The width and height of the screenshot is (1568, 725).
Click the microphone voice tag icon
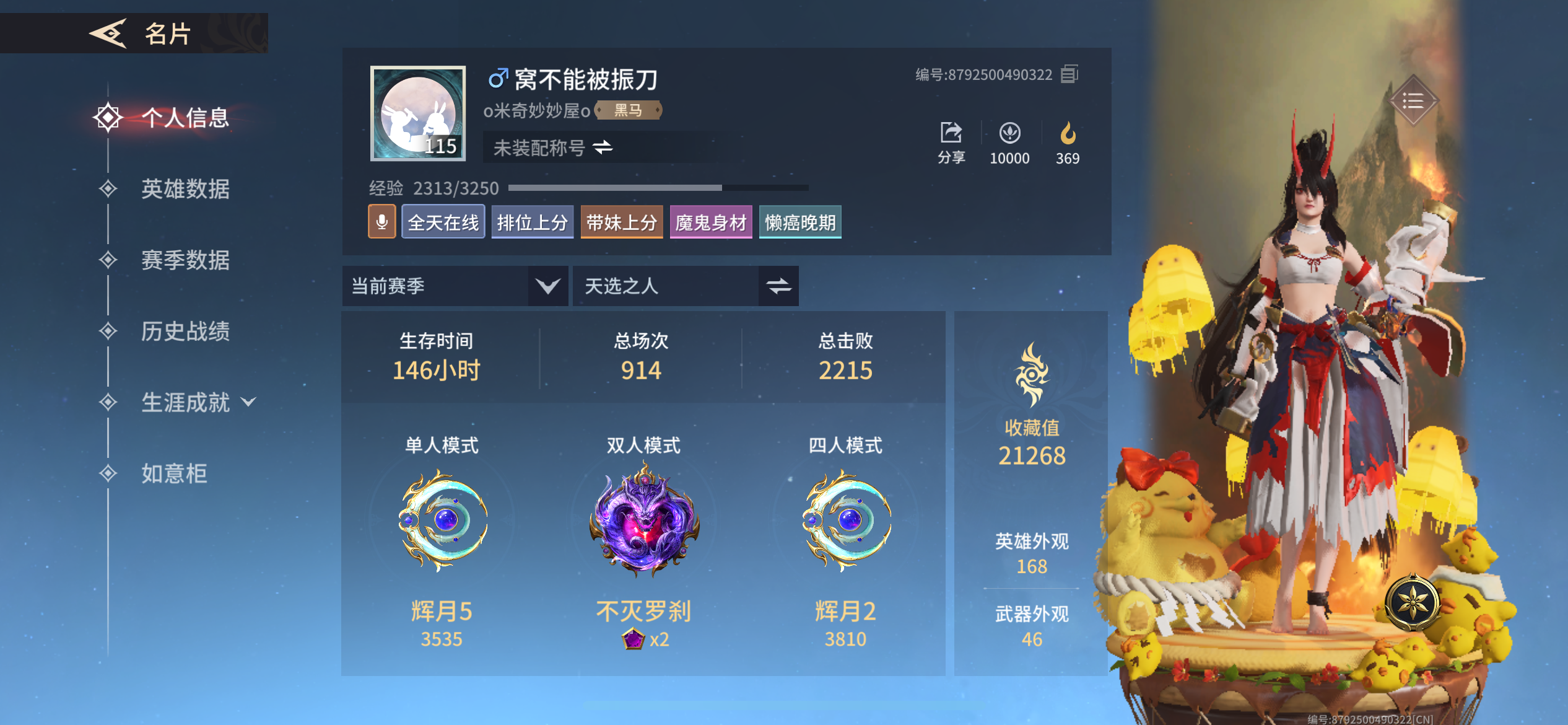click(382, 221)
